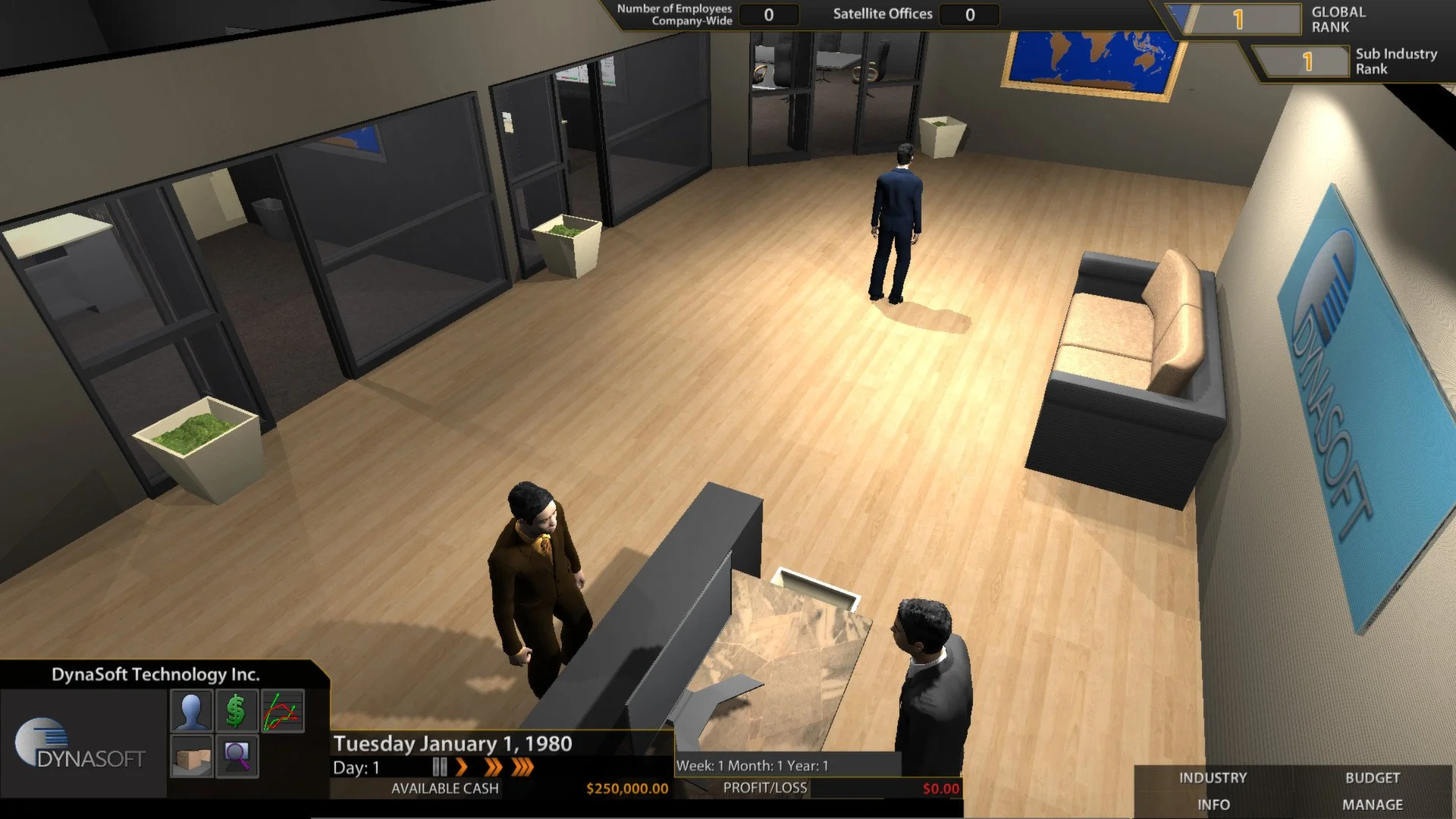Open the finances panel with the dollar icon
Image resolution: width=1456 pixels, height=819 pixels.
click(236, 710)
